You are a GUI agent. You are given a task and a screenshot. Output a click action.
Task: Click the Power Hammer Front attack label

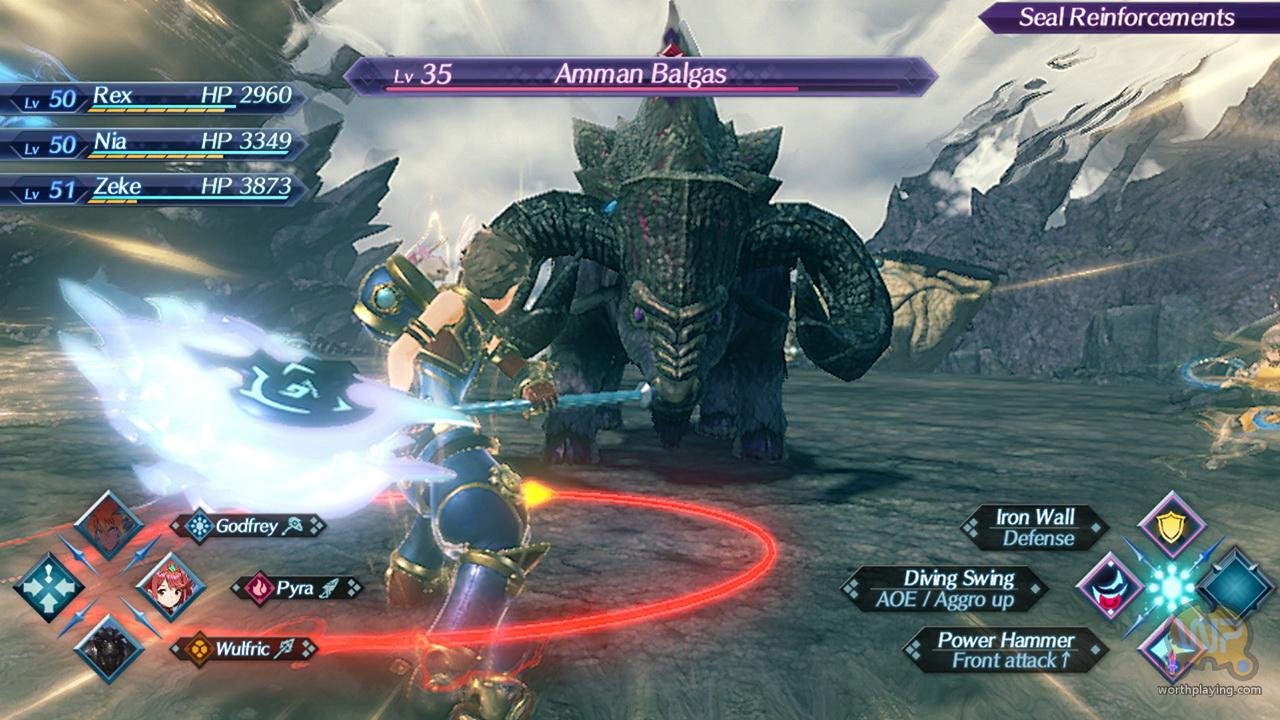(1006, 650)
